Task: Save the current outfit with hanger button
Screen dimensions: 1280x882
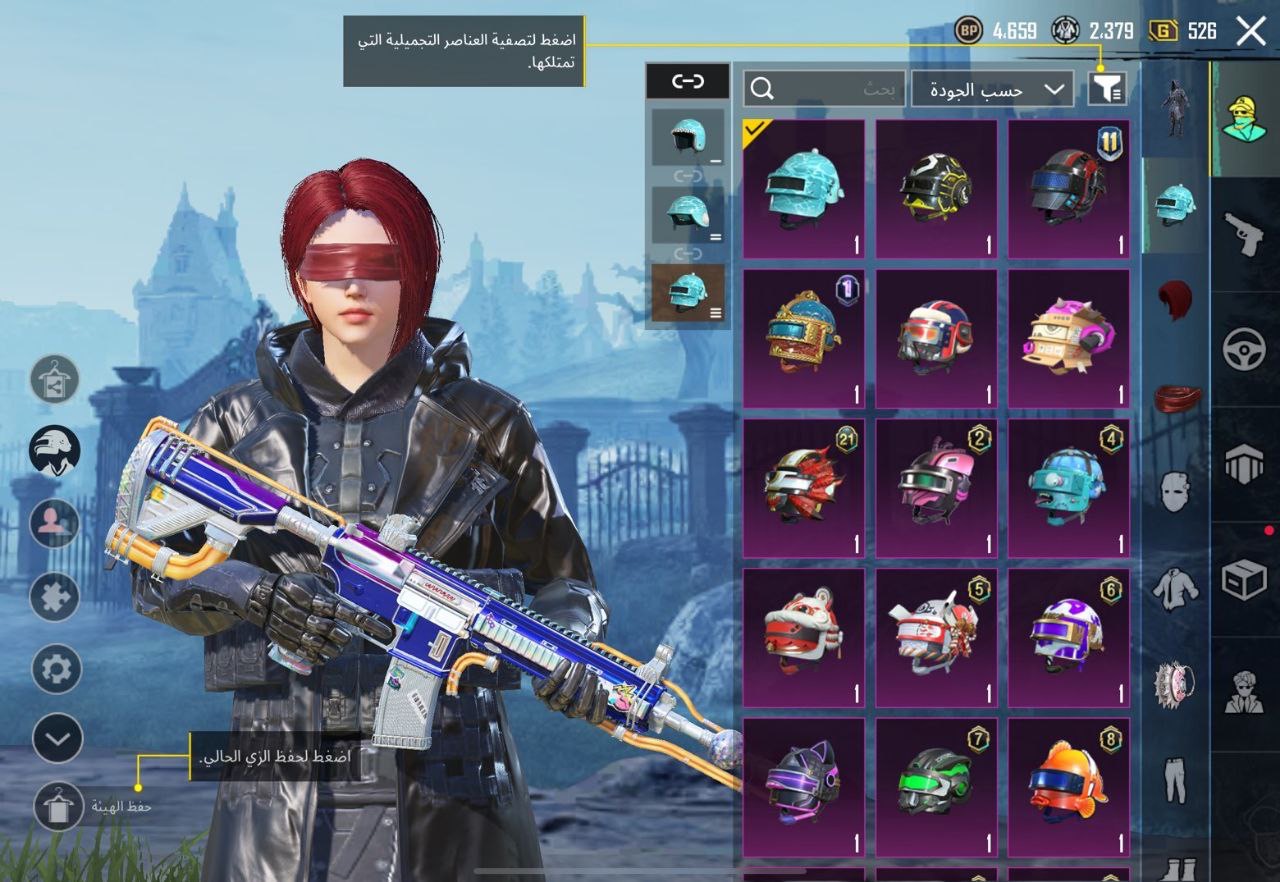Action: (58, 806)
